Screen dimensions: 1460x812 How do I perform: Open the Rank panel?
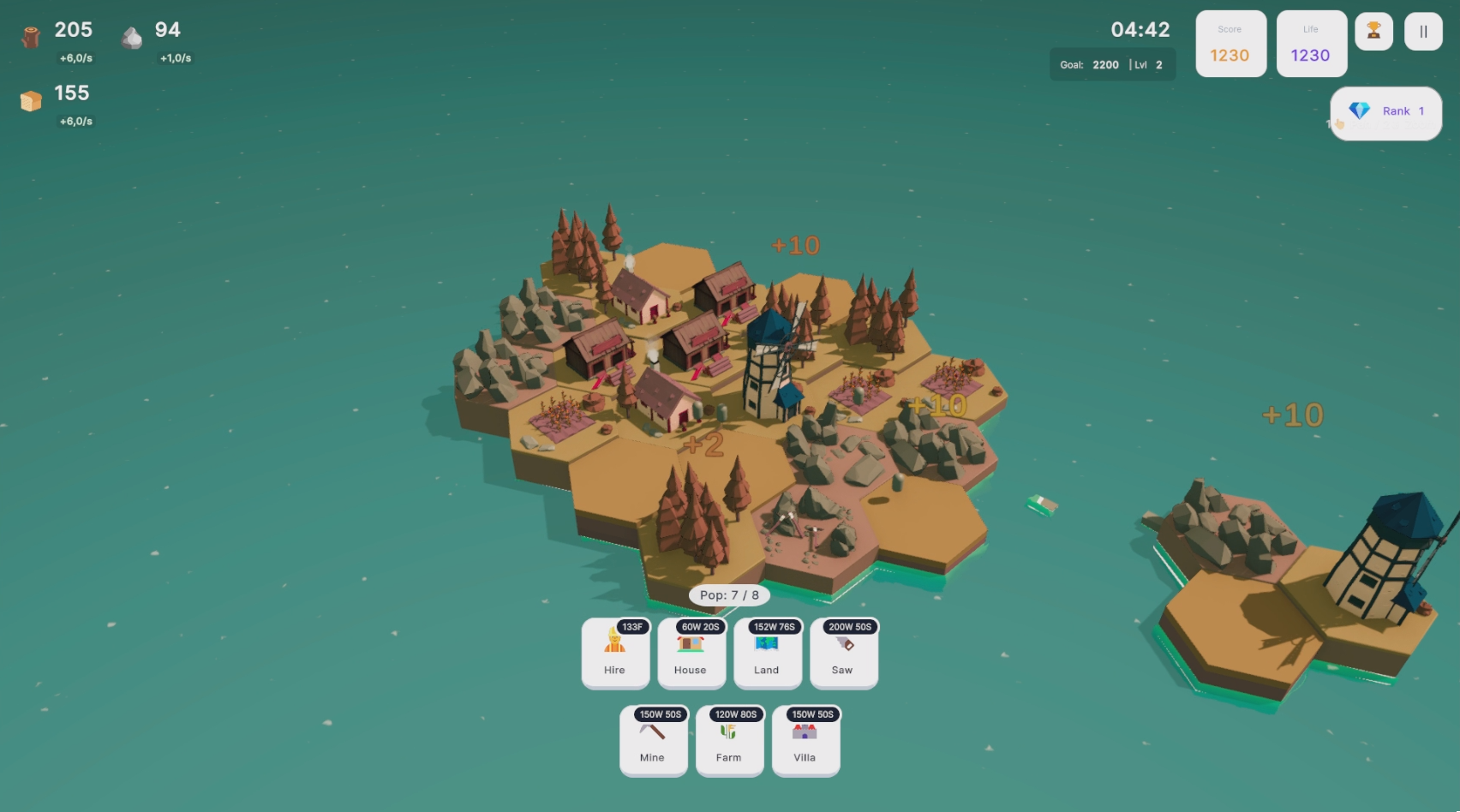[x=1386, y=112]
